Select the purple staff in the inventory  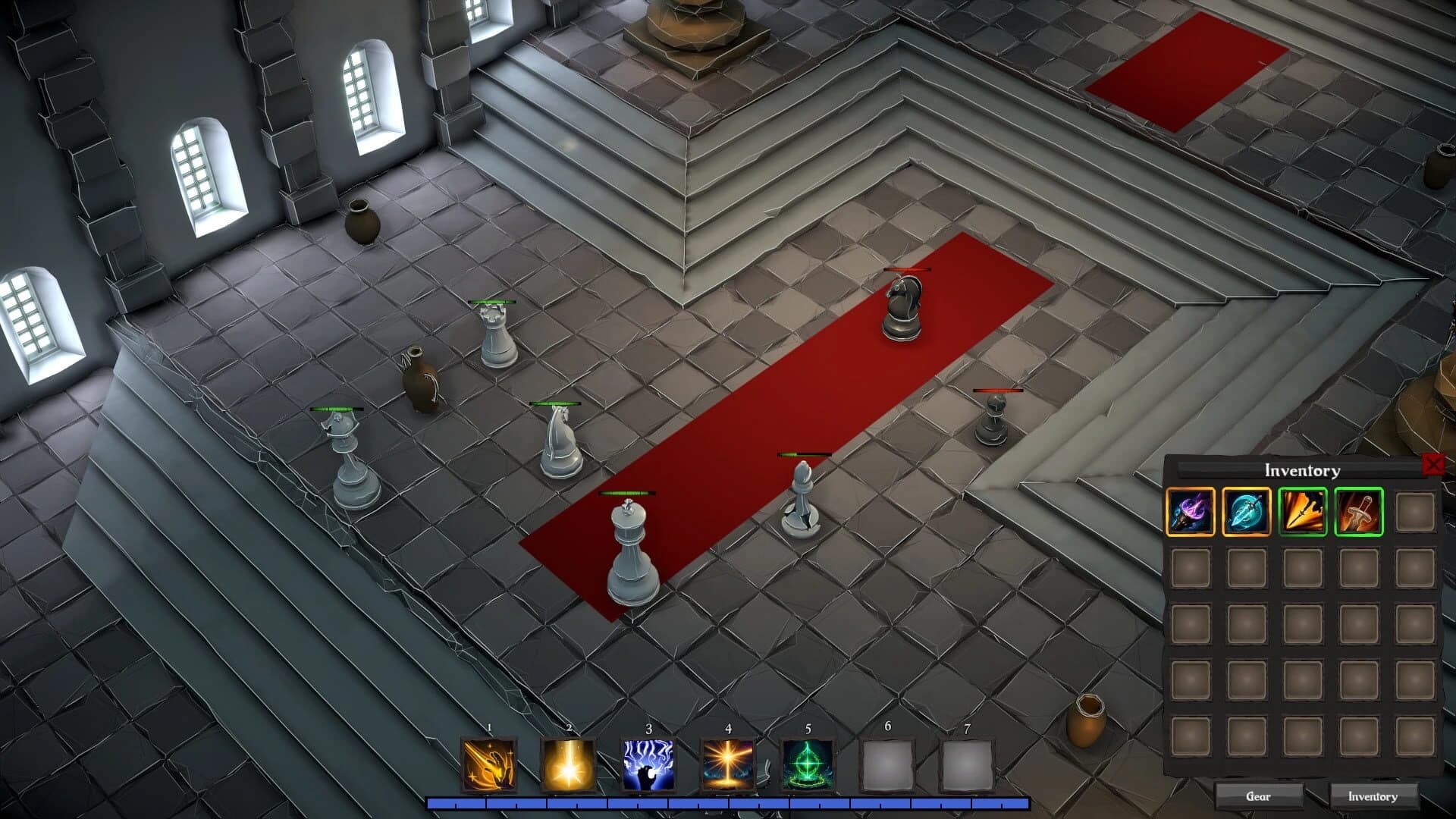[1191, 511]
